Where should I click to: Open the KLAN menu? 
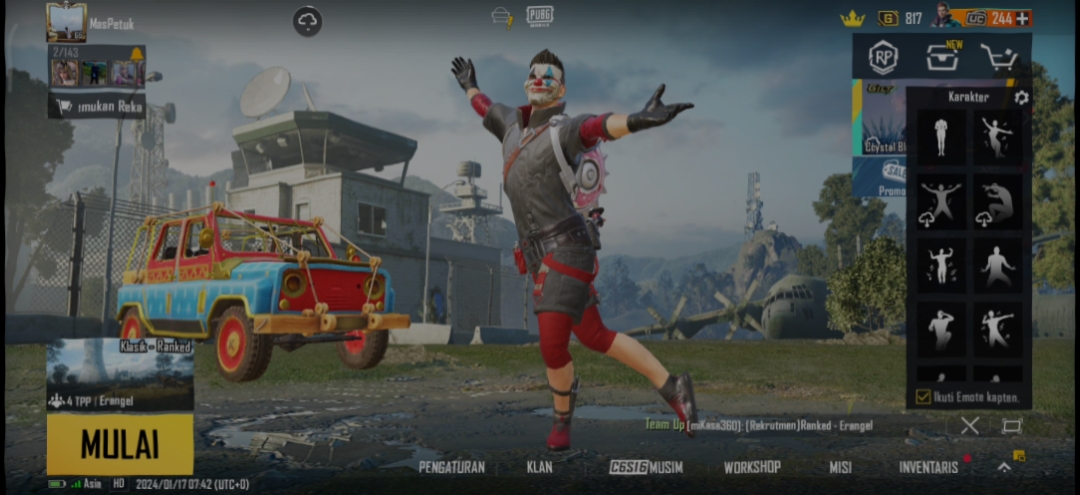coord(539,467)
